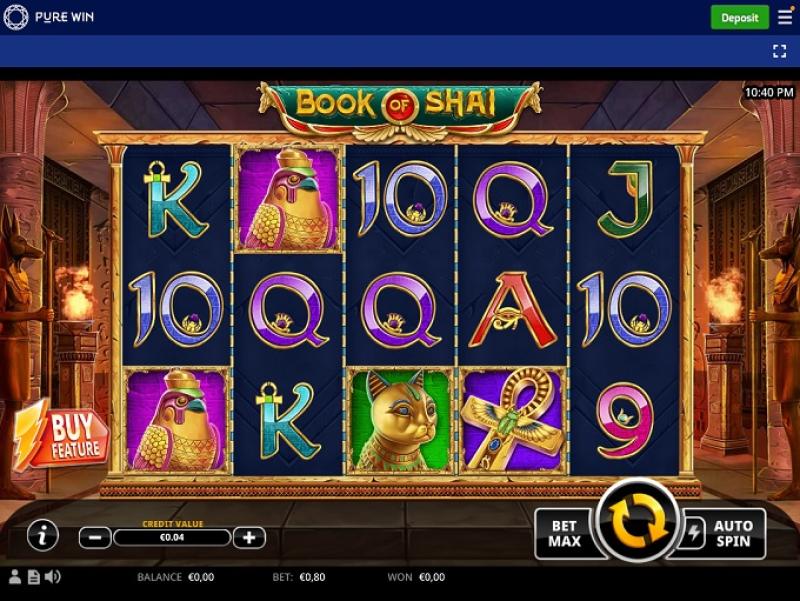The height and width of the screenshot is (601, 800).
Task: Click the Bet Max button
Action: coord(564,534)
